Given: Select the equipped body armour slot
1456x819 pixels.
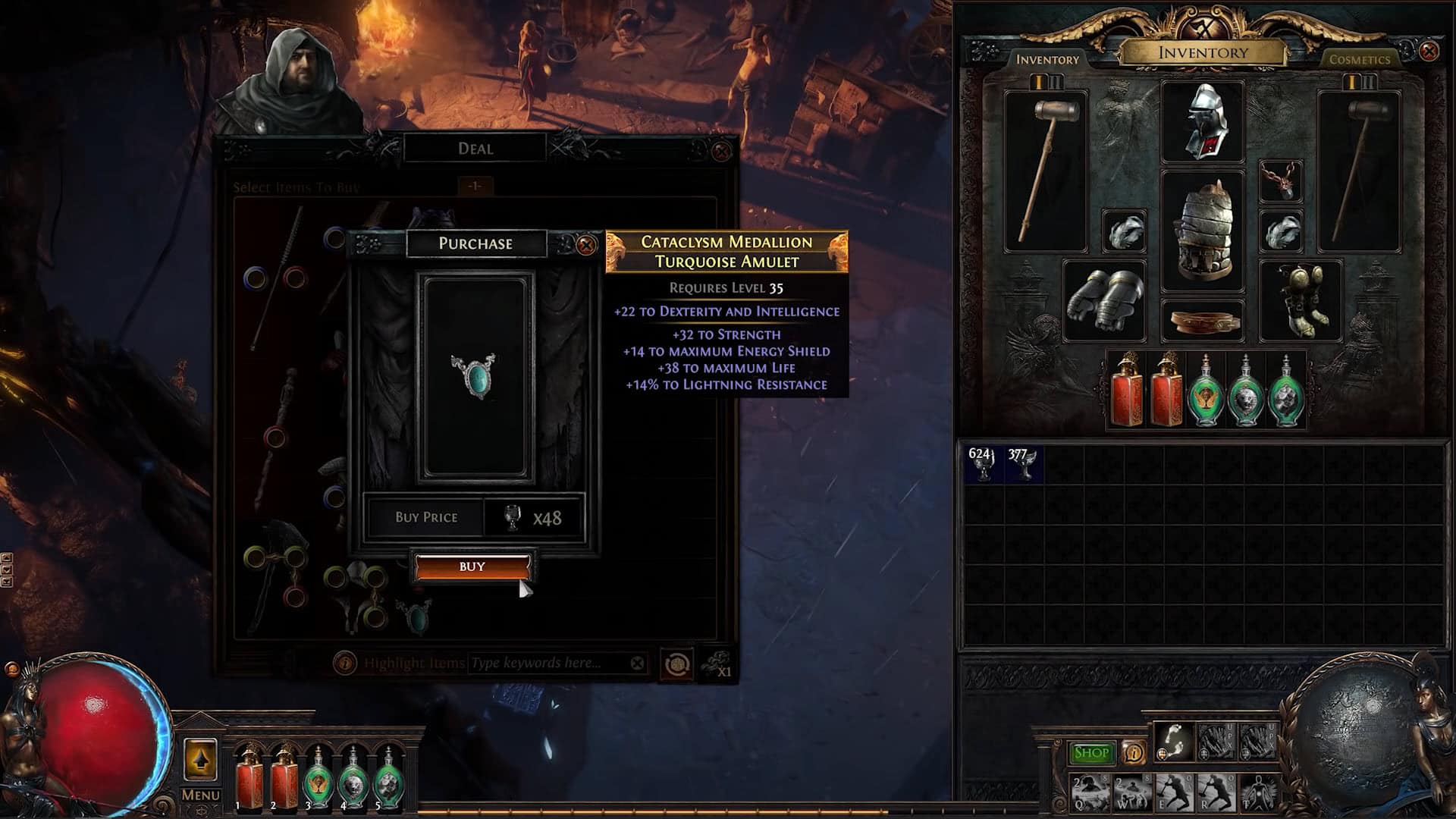Looking at the screenshot, I should click(1203, 231).
